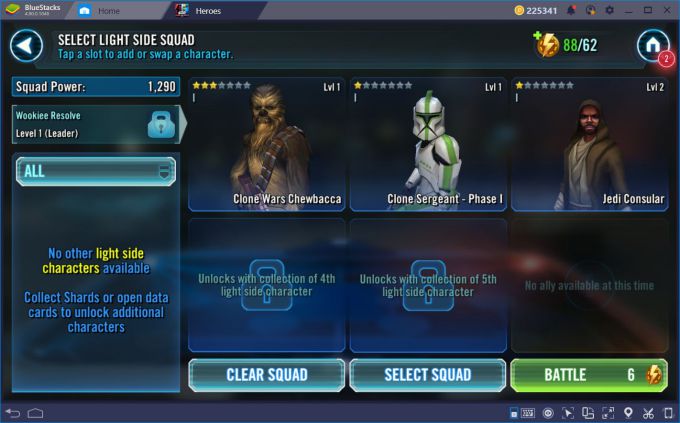Select the Clone Sergeant - Phase I slot
Screen dimensions: 680x423
coord(428,144)
